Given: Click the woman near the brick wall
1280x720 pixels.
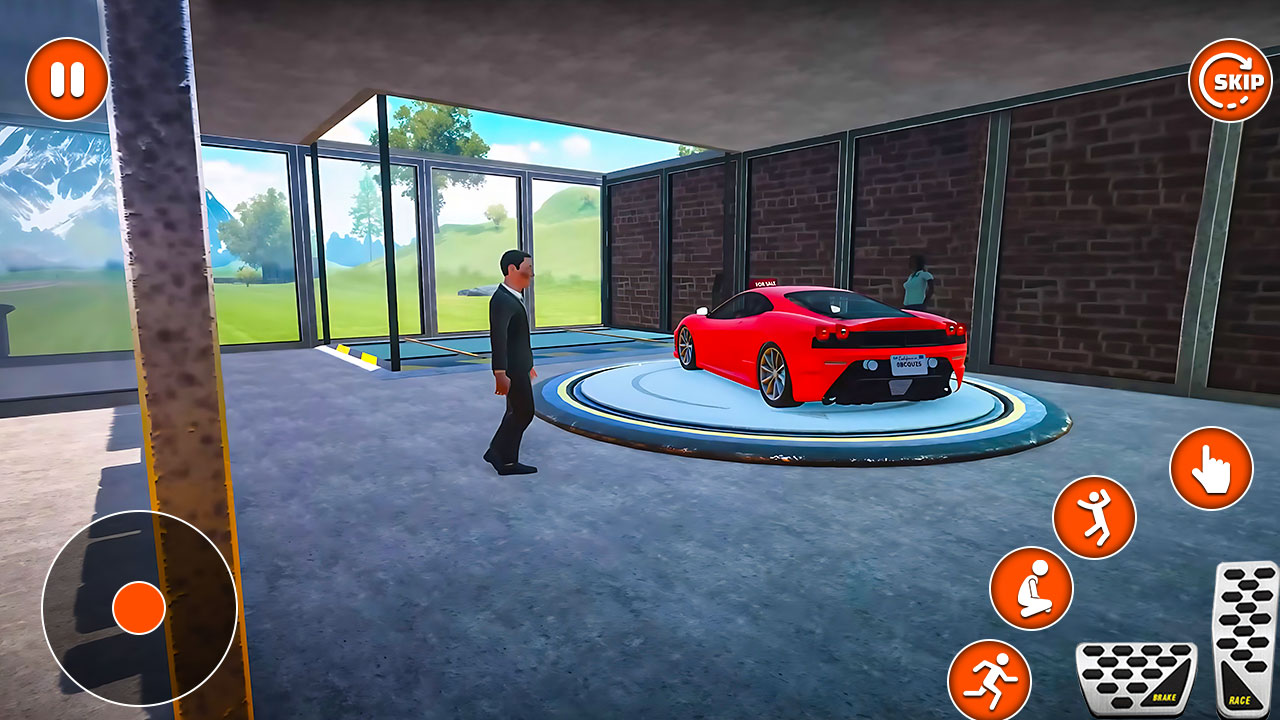Looking at the screenshot, I should tap(917, 282).
